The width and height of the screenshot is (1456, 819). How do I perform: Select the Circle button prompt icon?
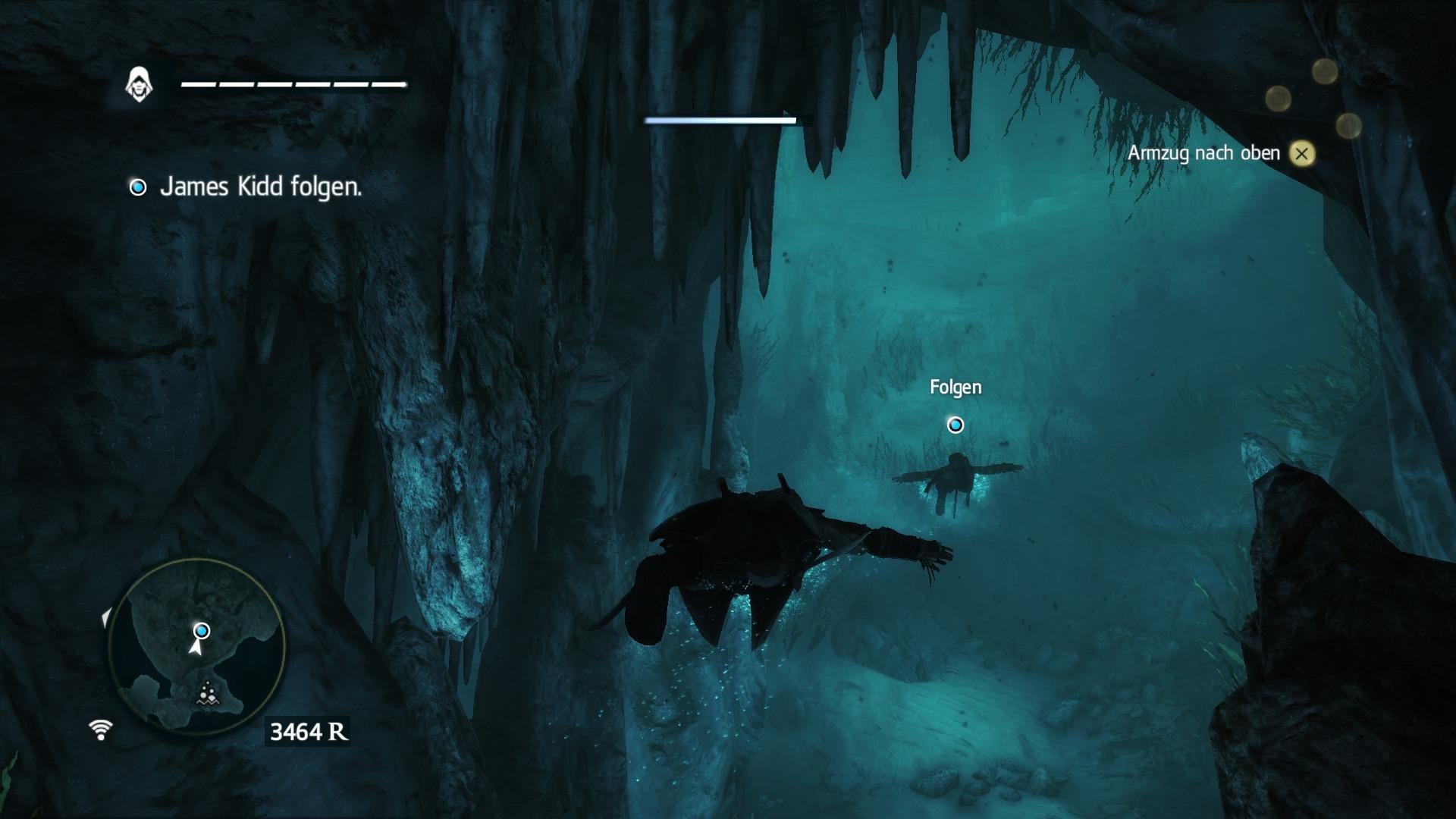1348,124
